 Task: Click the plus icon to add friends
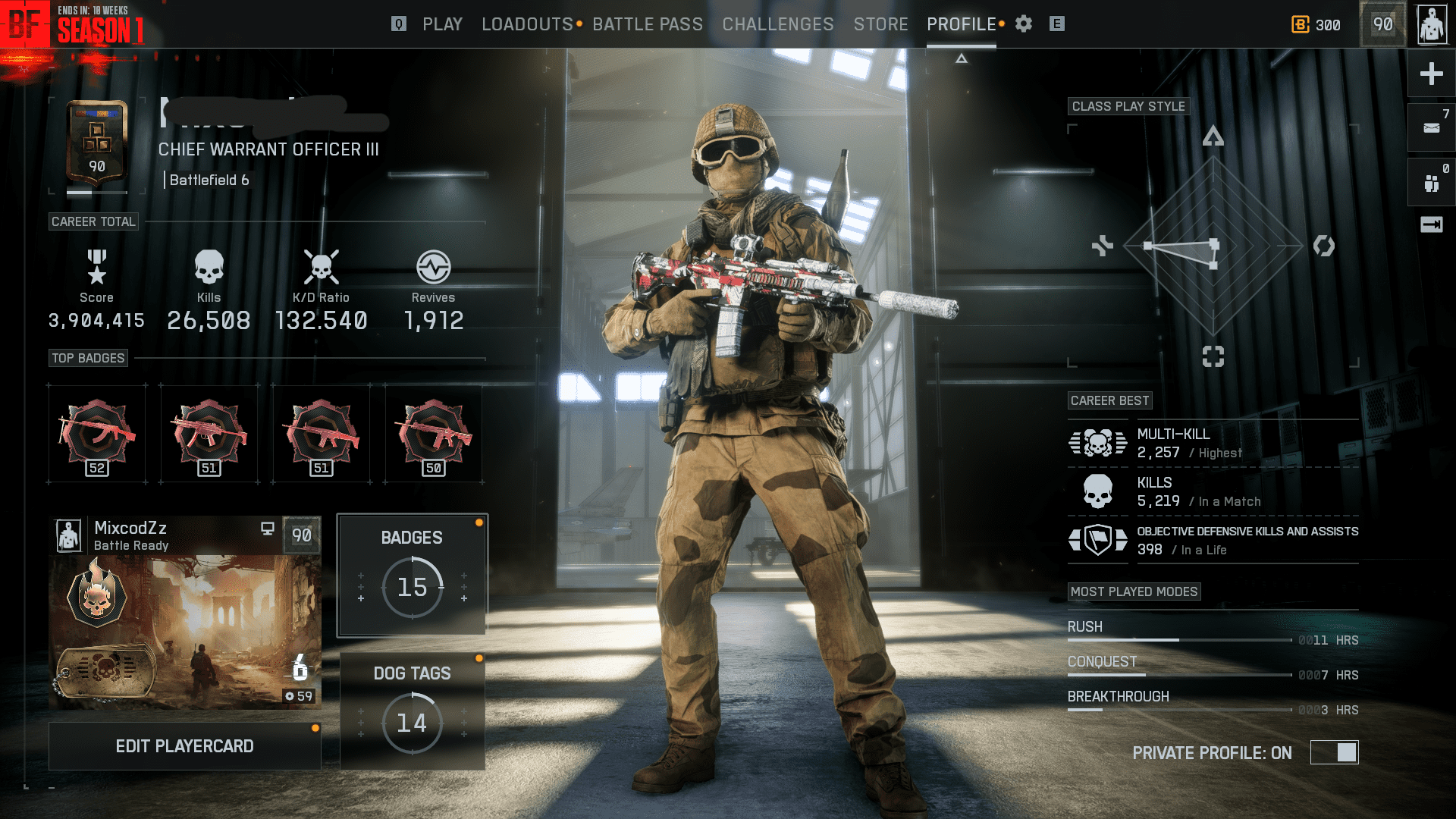1430,74
